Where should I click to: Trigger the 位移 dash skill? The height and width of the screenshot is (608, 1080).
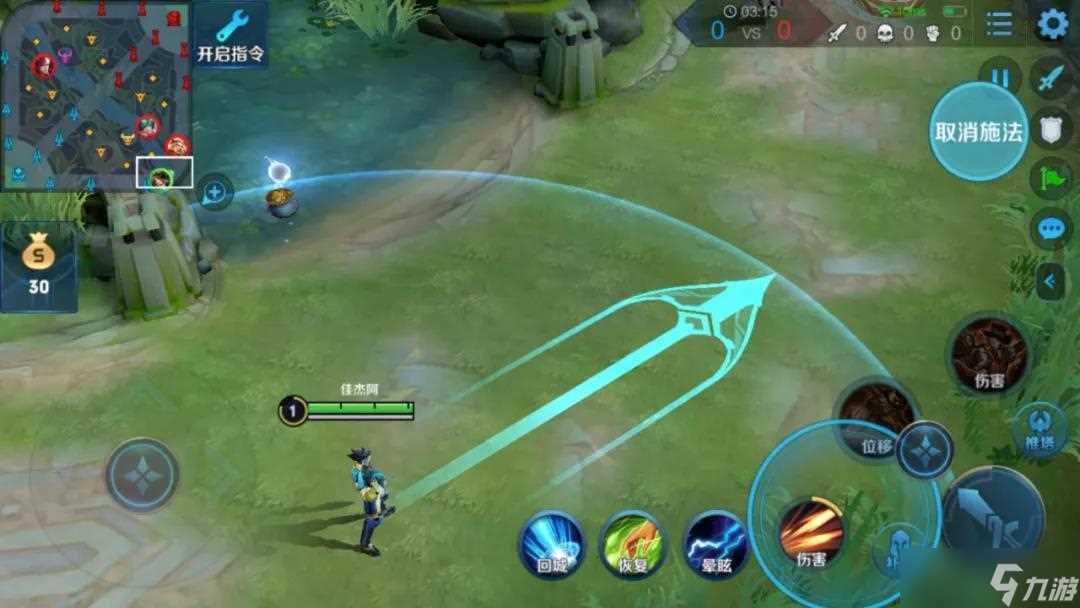(x=875, y=416)
